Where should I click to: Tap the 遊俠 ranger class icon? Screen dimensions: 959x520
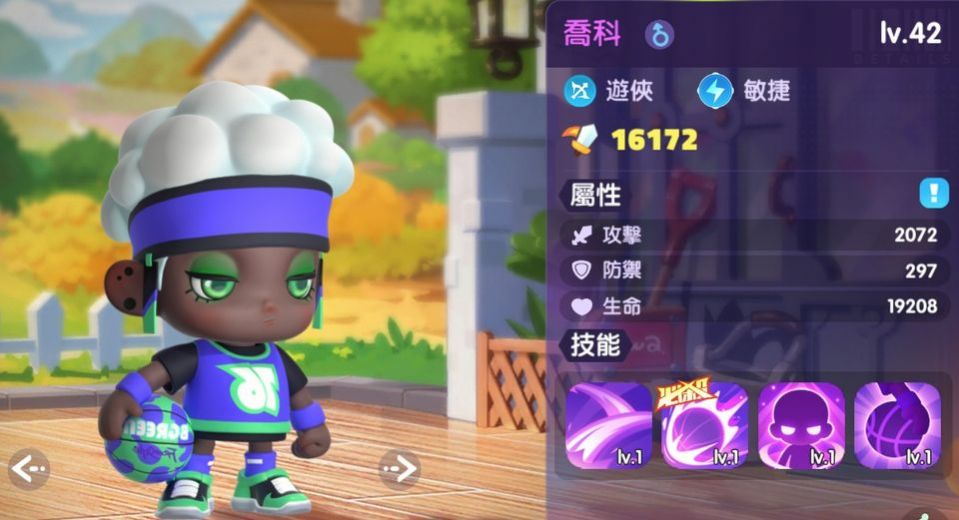click(x=580, y=91)
